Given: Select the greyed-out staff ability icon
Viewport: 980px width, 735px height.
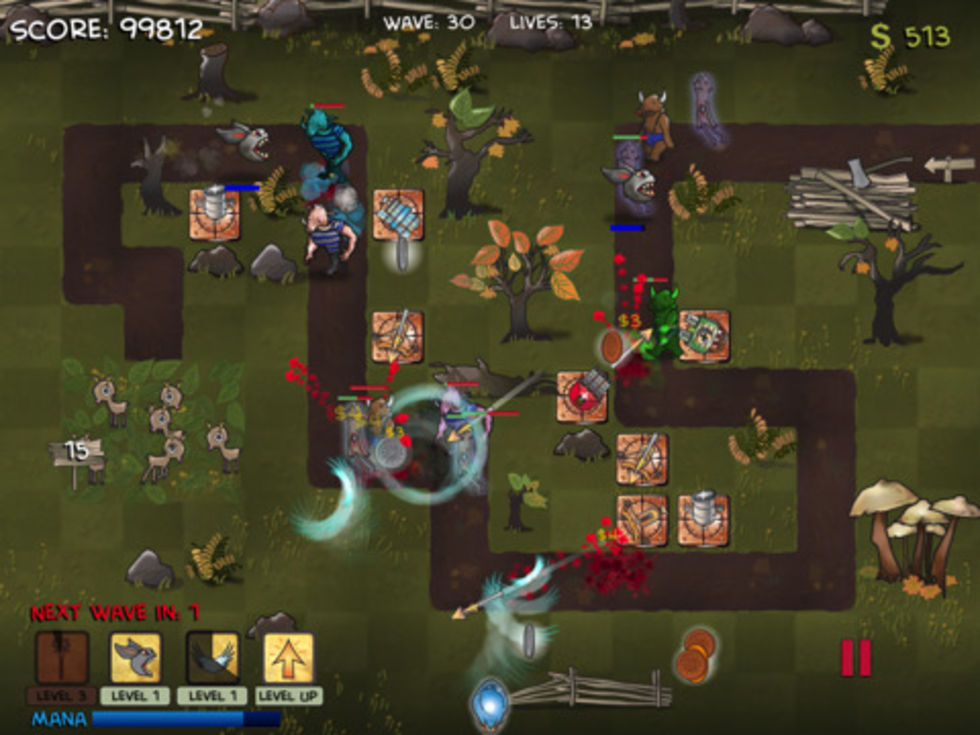Looking at the screenshot, I should click(62, 658).
